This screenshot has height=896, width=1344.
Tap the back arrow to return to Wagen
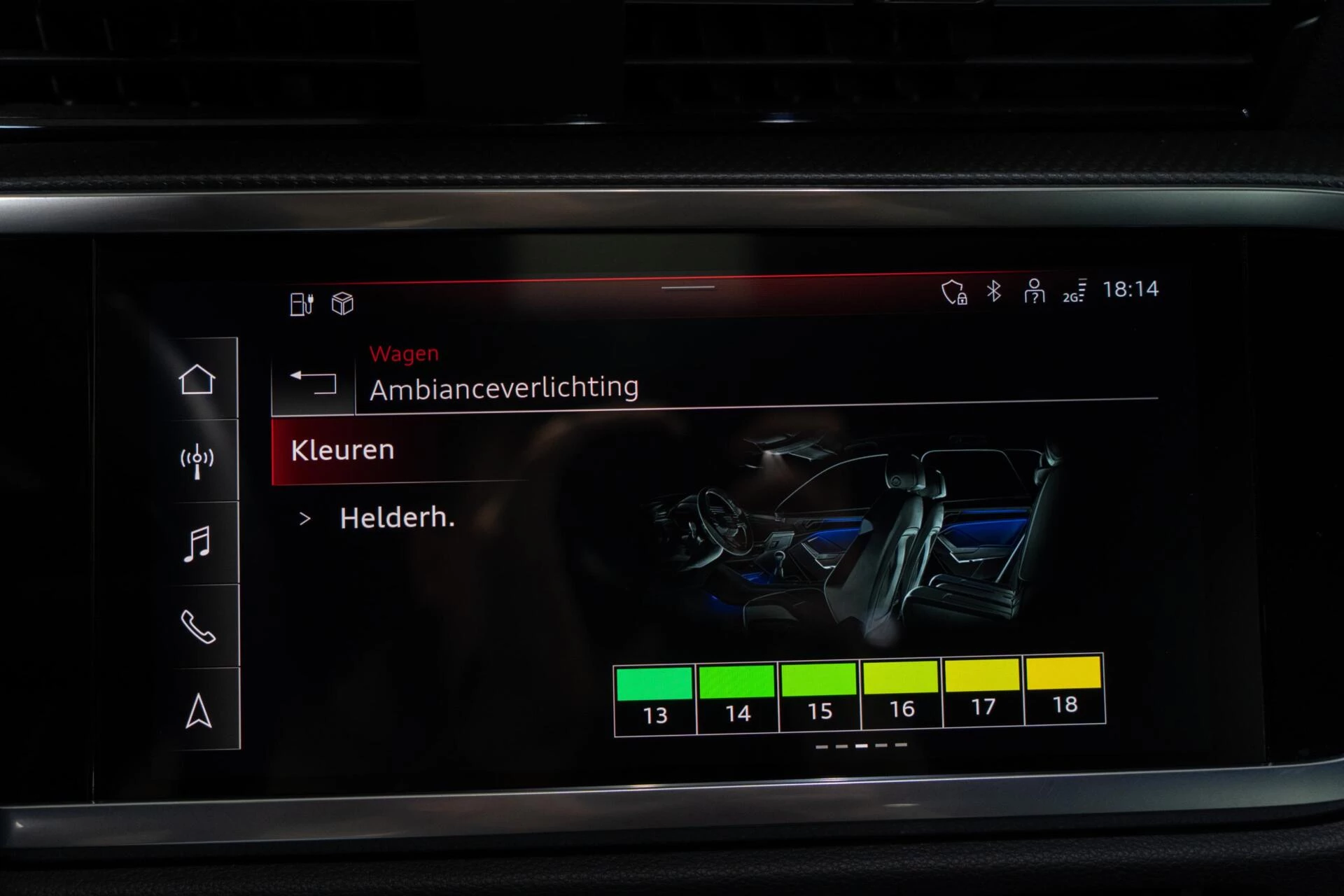coord(313,384)
